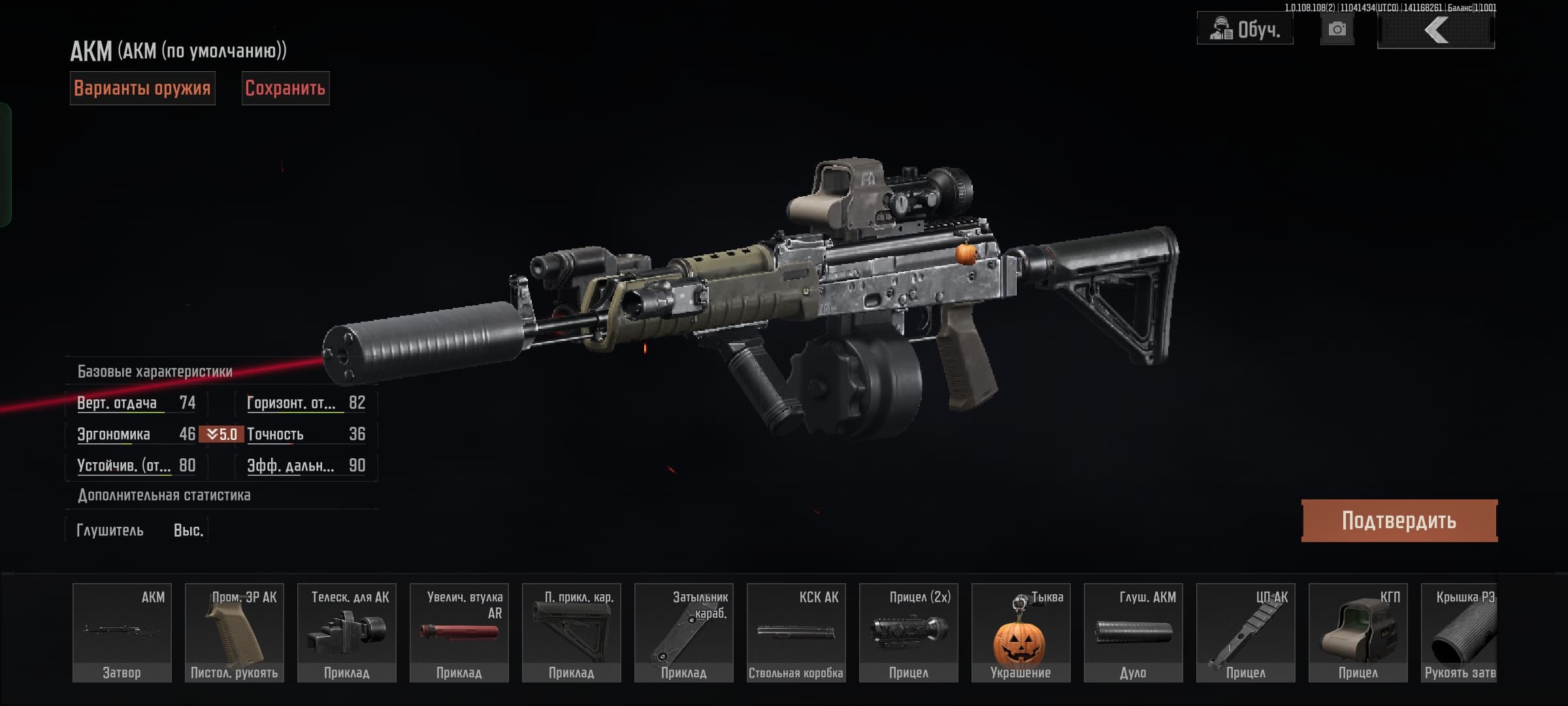Confirm the build with Подтвердить

(1399, 521)
